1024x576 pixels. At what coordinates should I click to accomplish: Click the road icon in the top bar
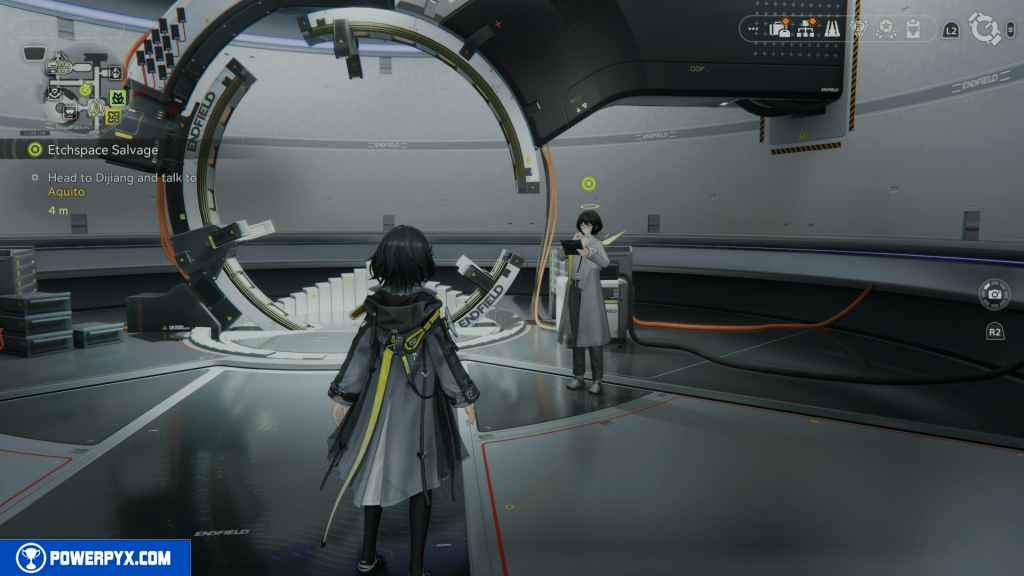tap(830, 29)
